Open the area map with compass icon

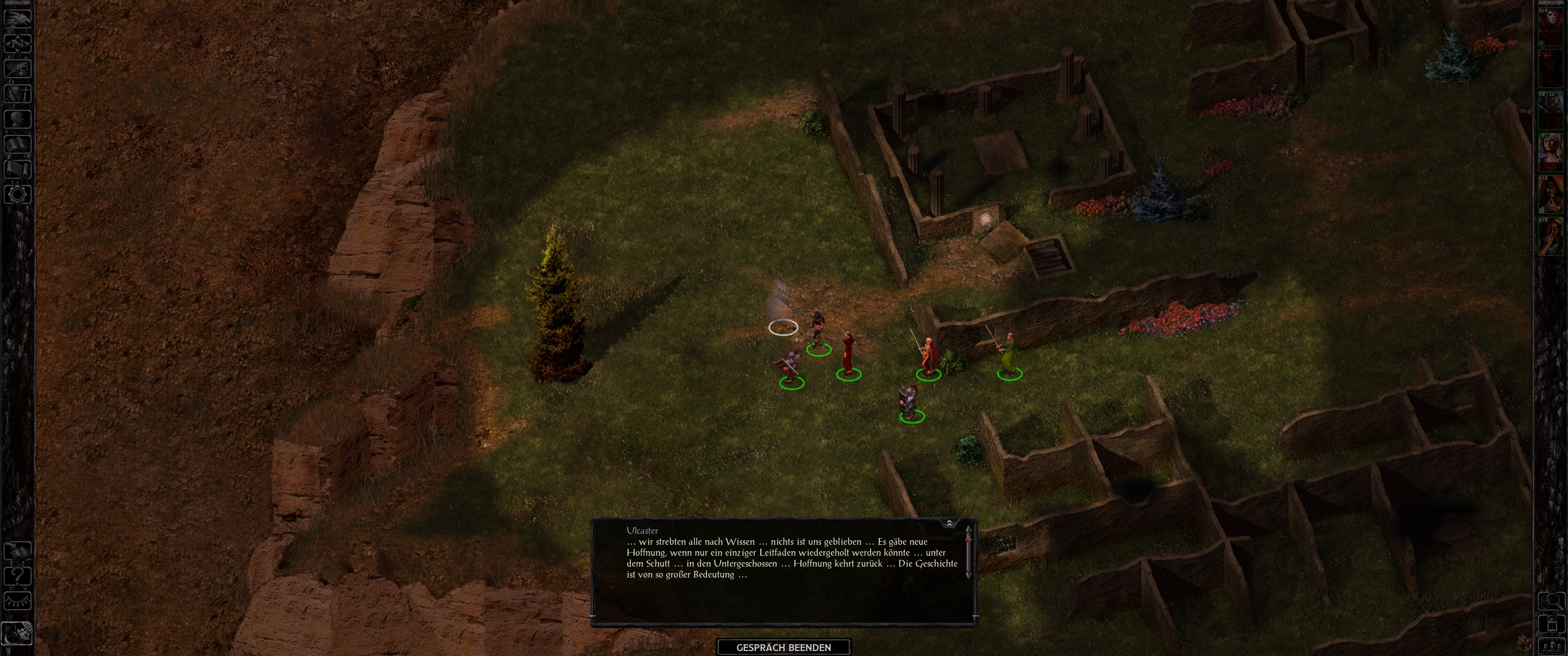pos(18,43)
